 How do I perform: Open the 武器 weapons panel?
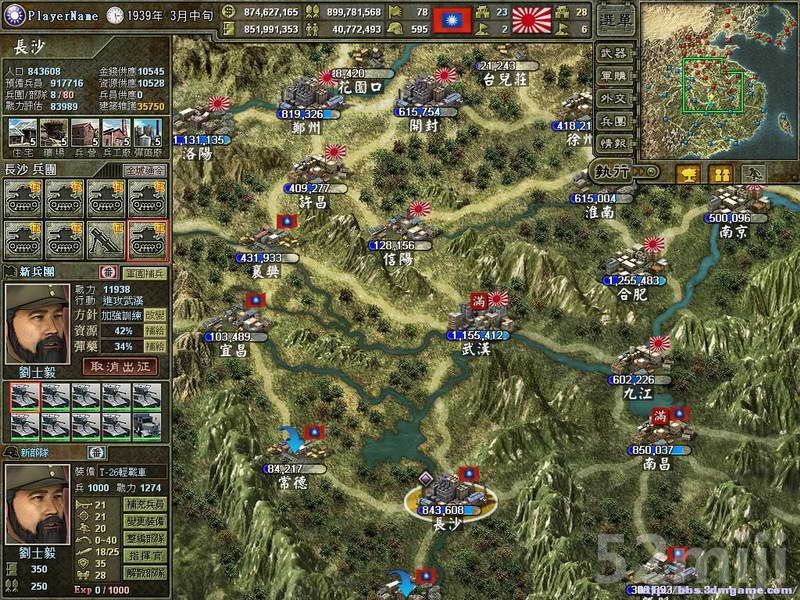coord(613,52)
